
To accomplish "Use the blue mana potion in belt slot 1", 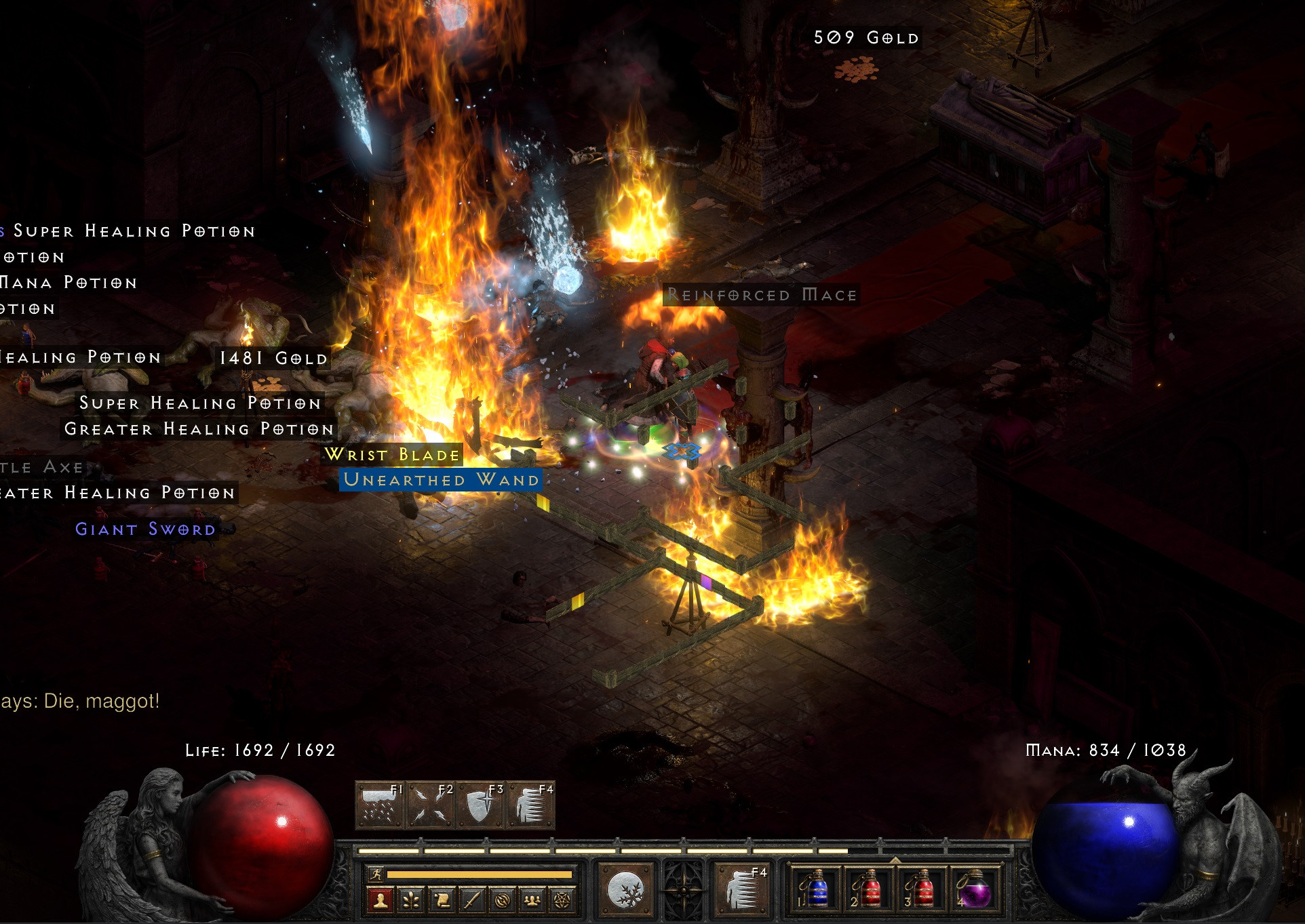I will click(816, 889).
